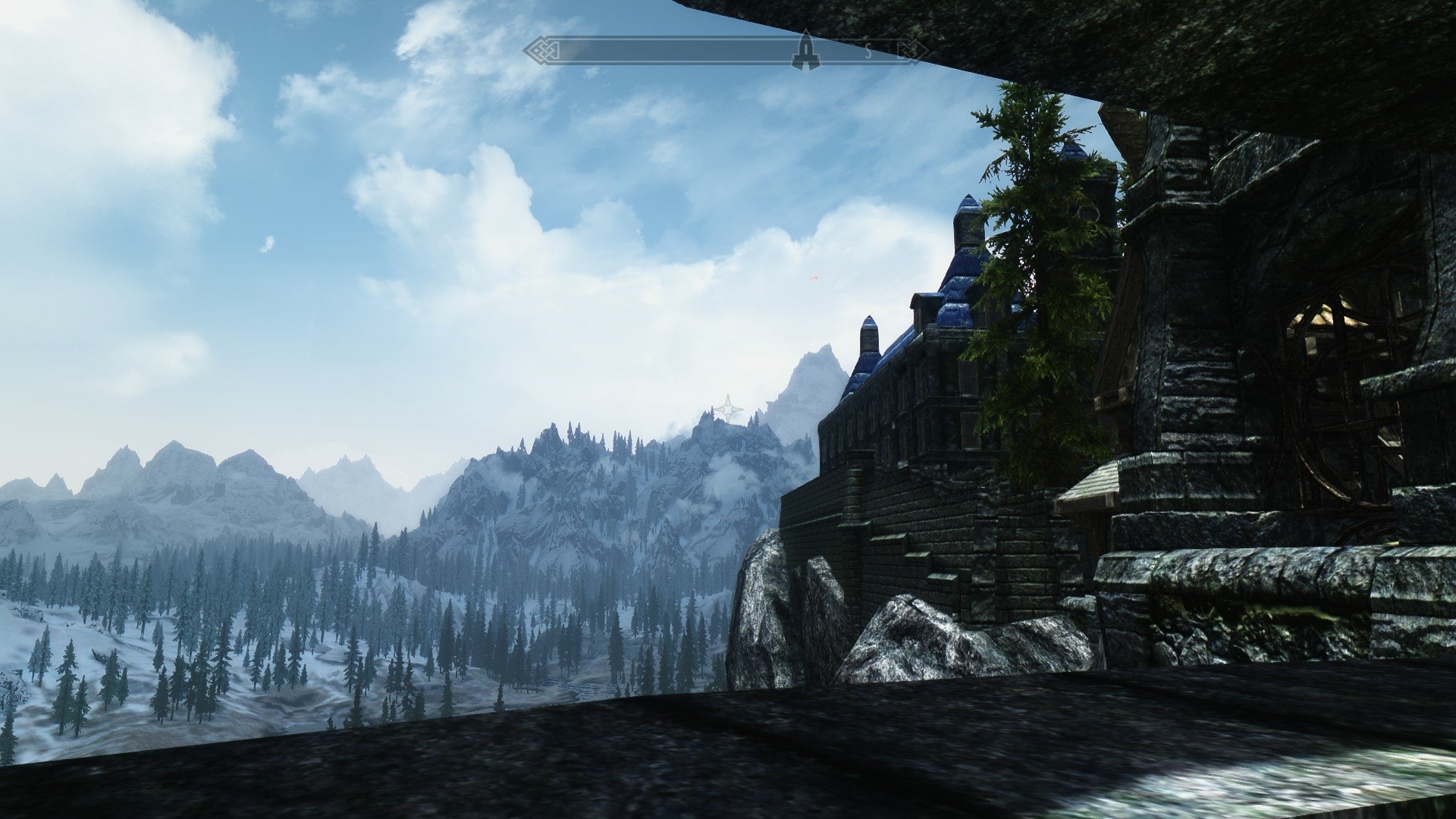The height and width of the screenshot is (819, 1456).
Task: Click the location marker on the compass
Action: click(805, 52)
